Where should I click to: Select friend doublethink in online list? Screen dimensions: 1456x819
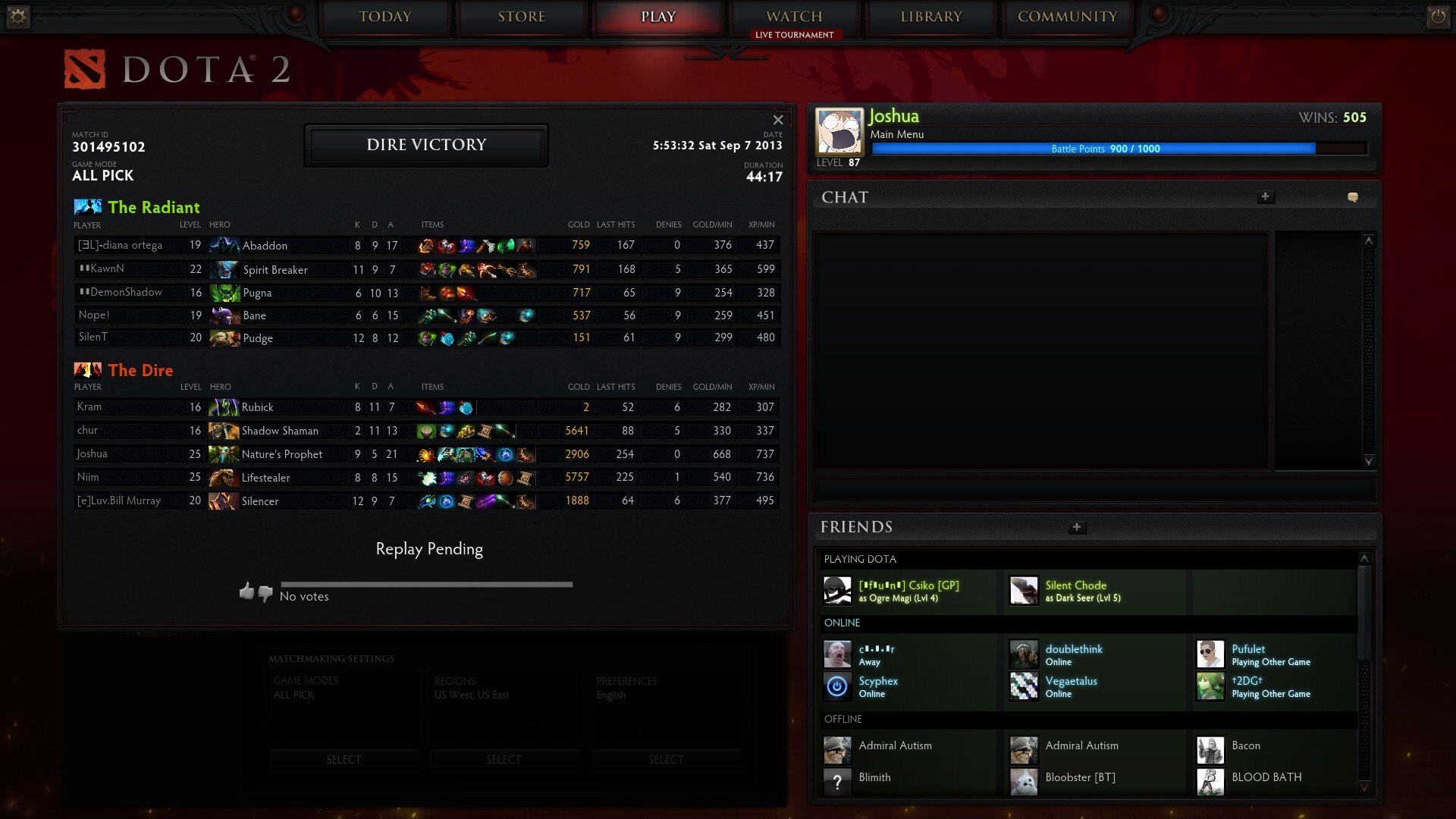click(1074, 654)
